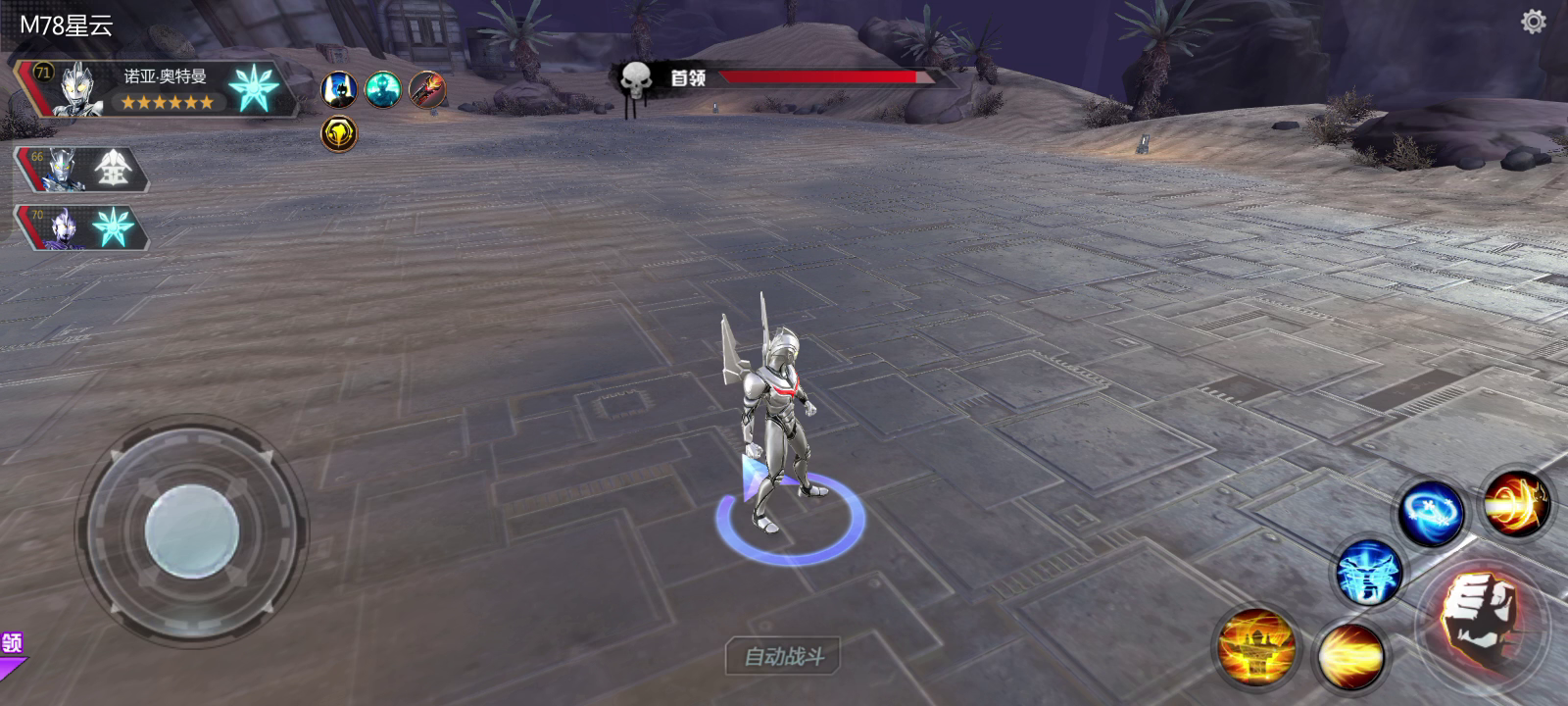Activate the blue snowflake swirl skill
1568x706 pixels.
point(1431,512)
